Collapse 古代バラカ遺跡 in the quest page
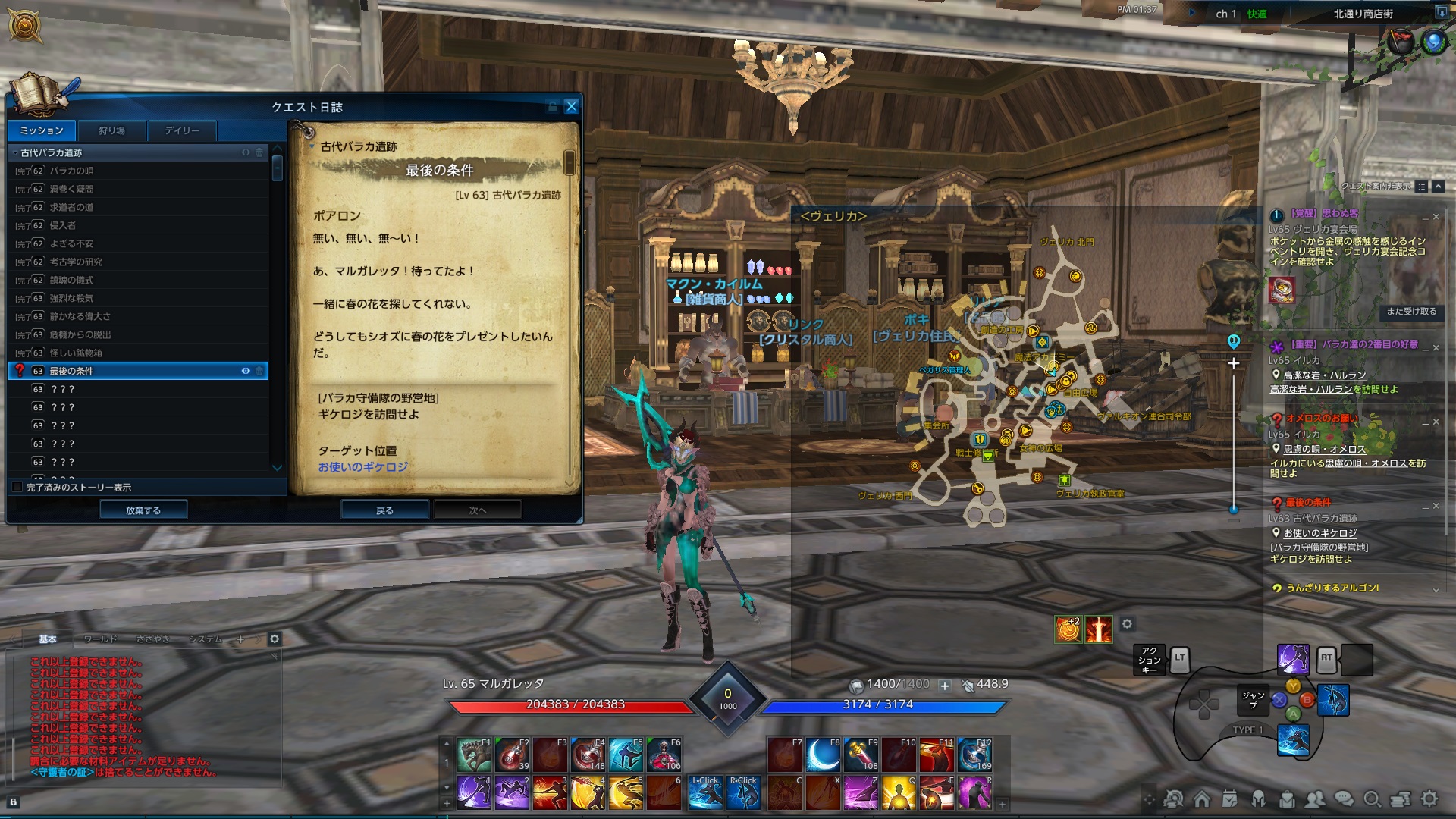This screenshot has height=819, width=1456. click(312, 145)
